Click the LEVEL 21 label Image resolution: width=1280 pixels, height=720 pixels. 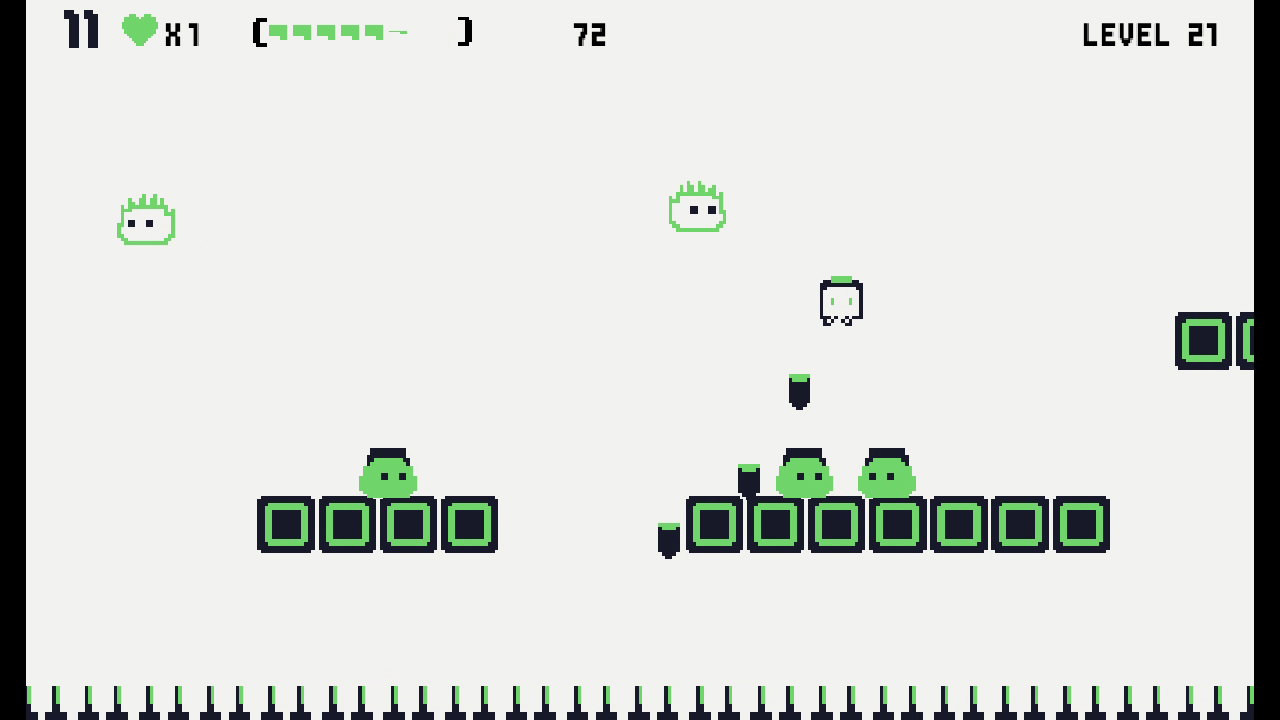[x=1150, y=35]
